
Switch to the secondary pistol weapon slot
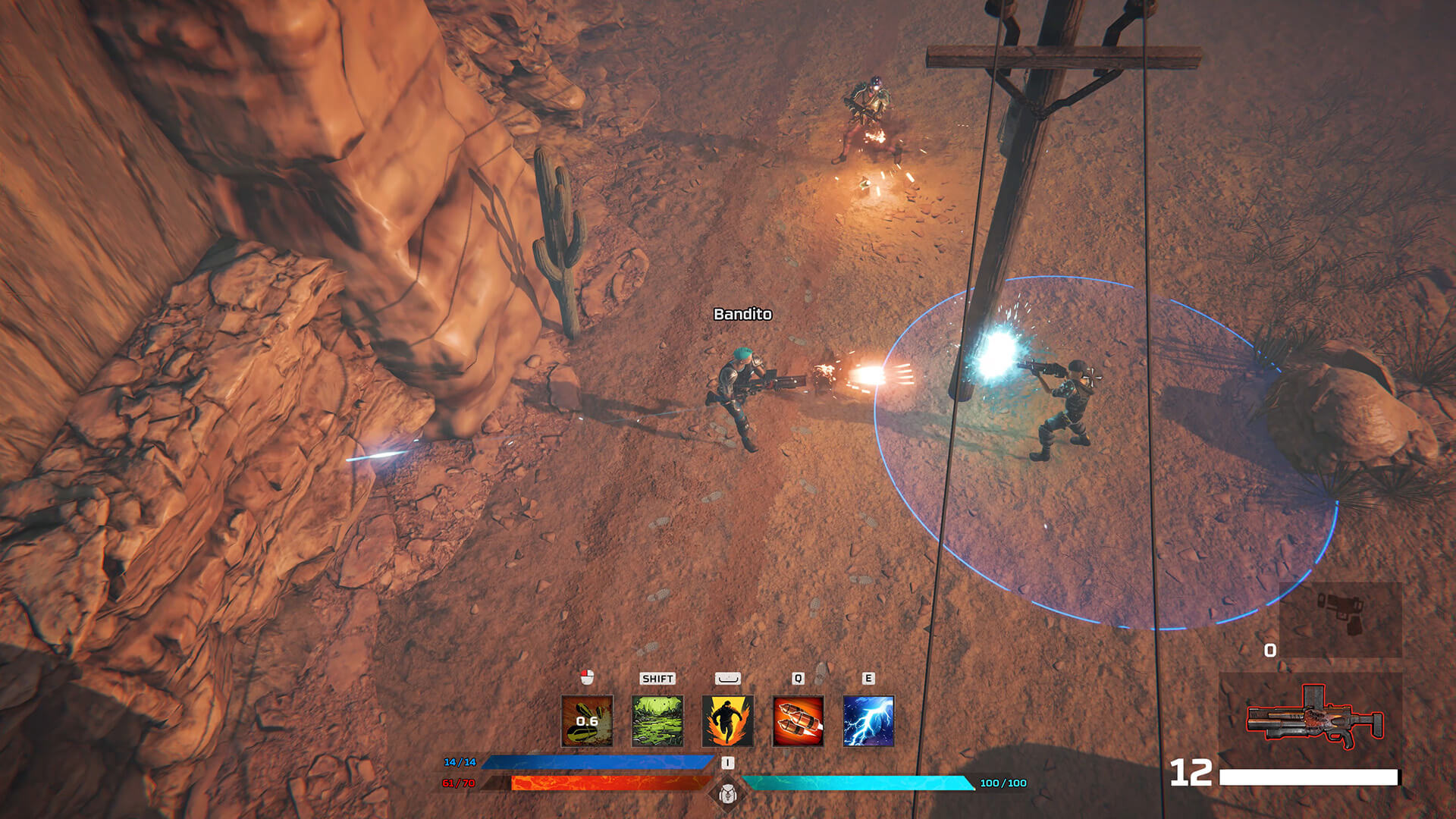tap(1340, 618)
